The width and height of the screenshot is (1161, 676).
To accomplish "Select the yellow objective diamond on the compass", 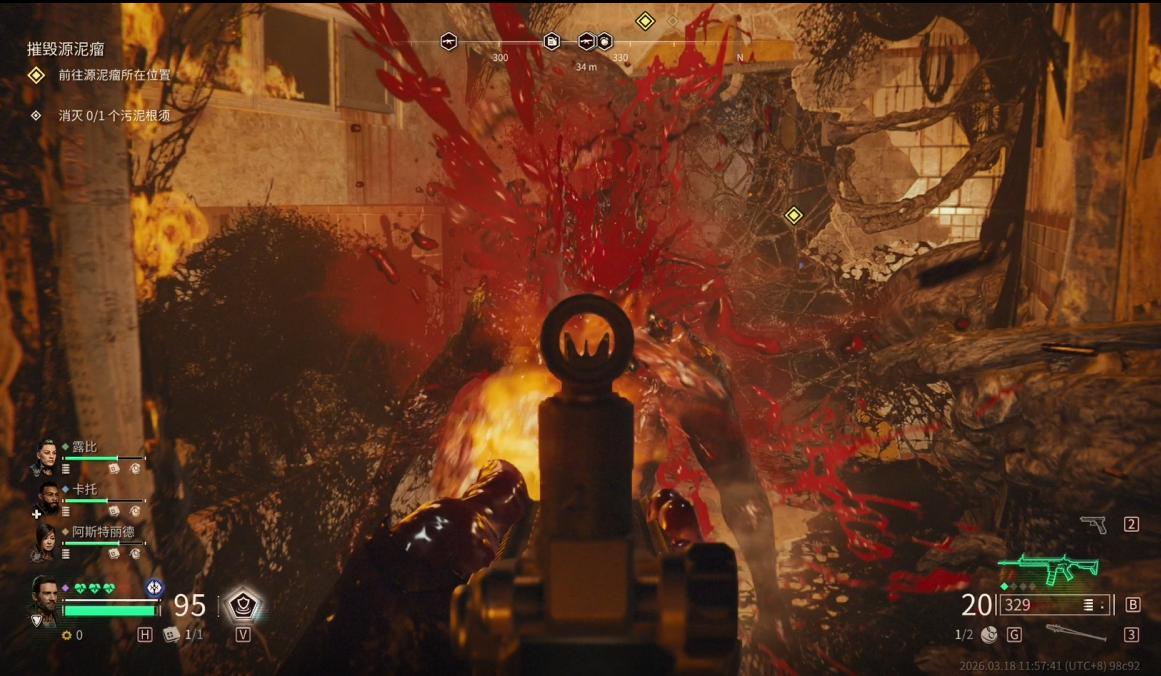I will 645,20.
